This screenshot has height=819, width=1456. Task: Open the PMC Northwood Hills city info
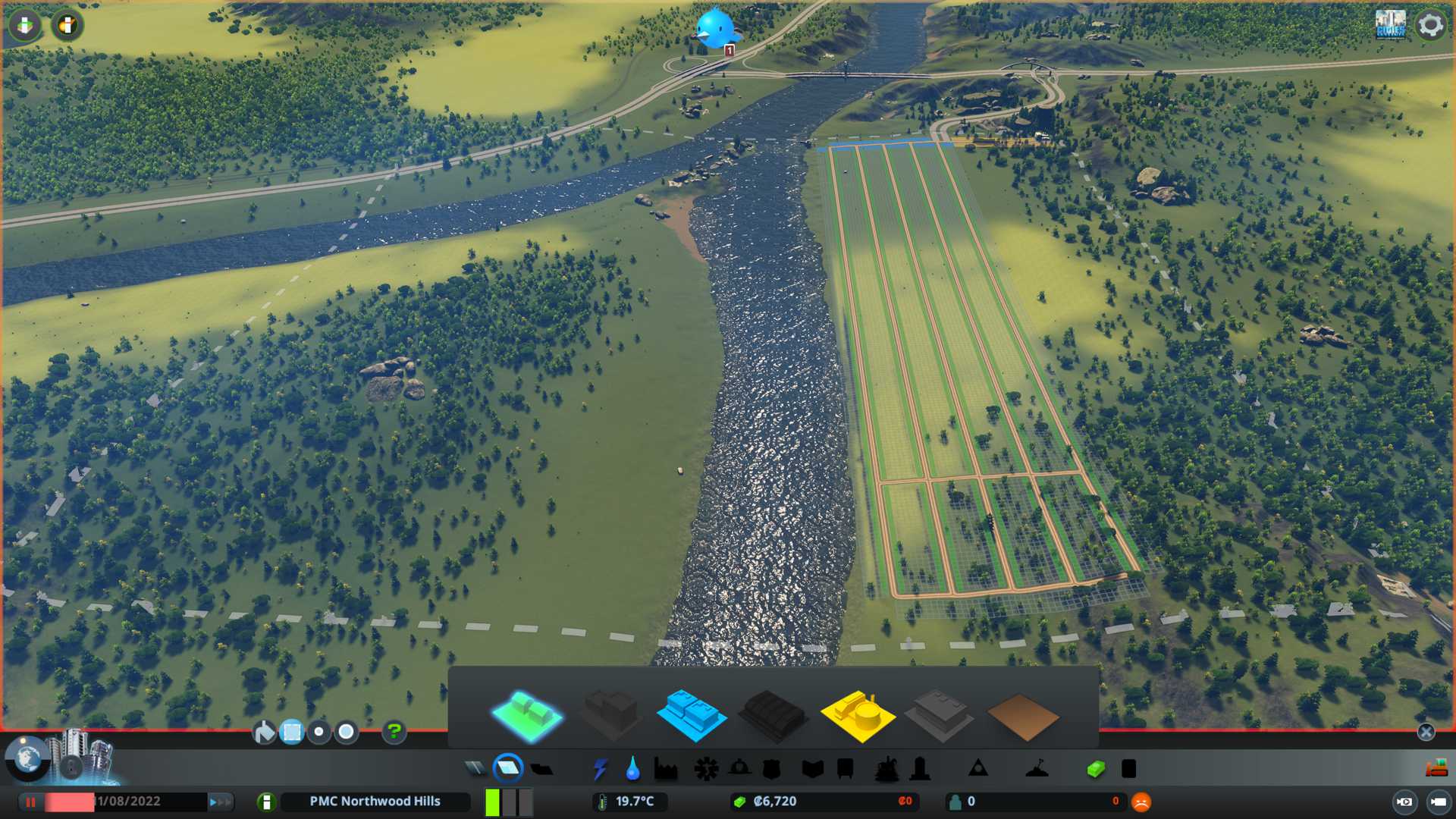coord(375,802)
